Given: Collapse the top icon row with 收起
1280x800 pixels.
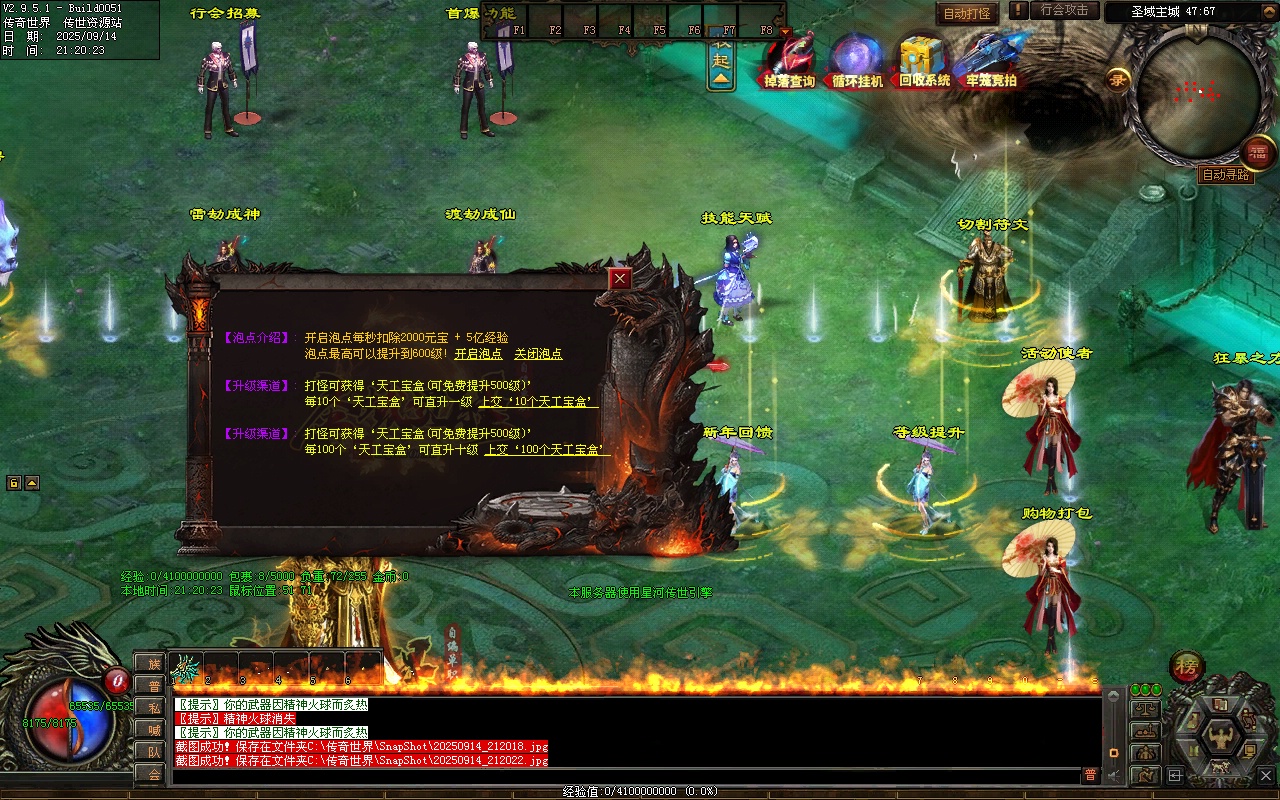Looking at the screenshot, I should (x=721, y=62).
